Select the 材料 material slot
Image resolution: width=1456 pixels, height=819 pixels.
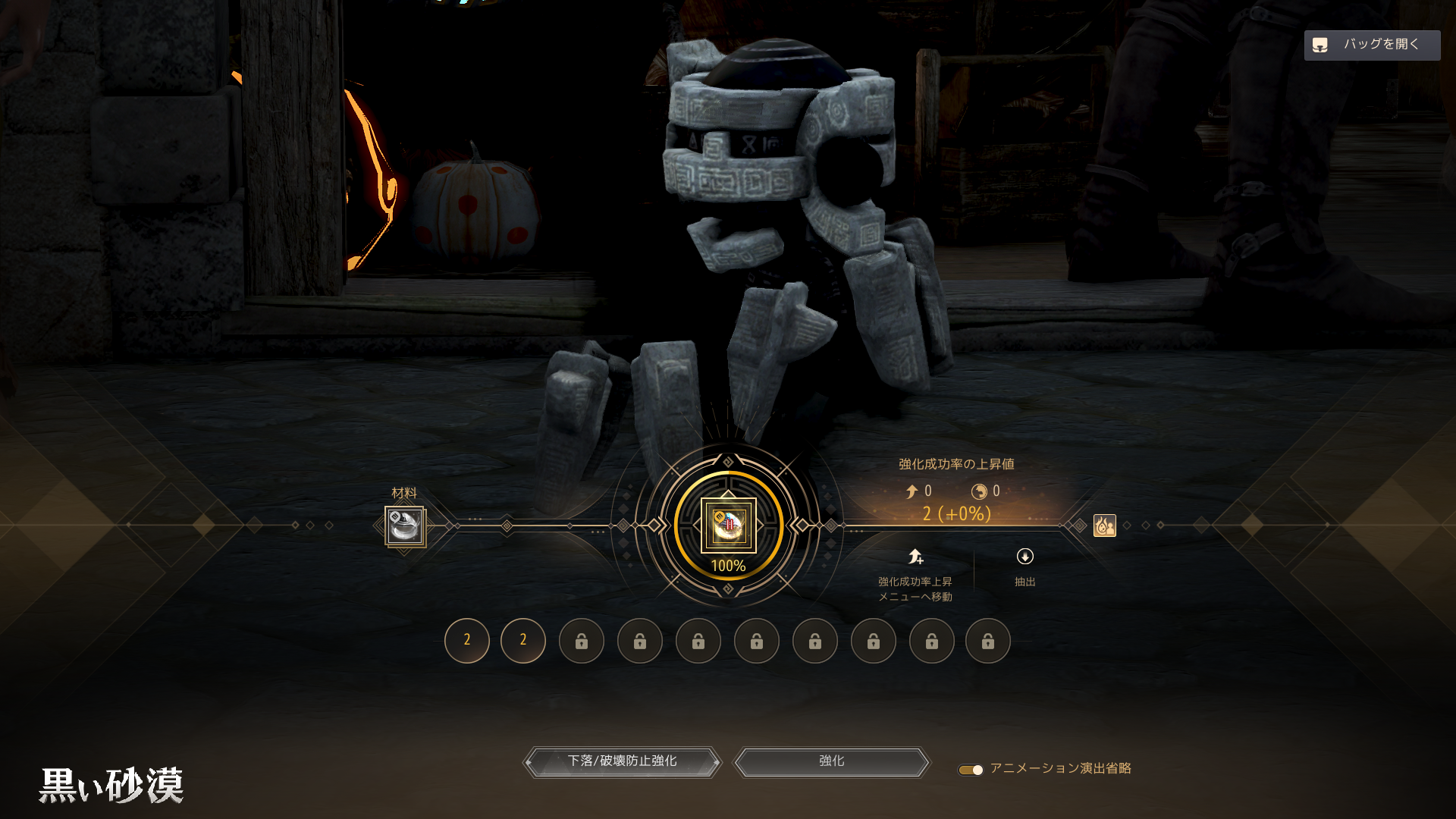[x=405, y=526]
